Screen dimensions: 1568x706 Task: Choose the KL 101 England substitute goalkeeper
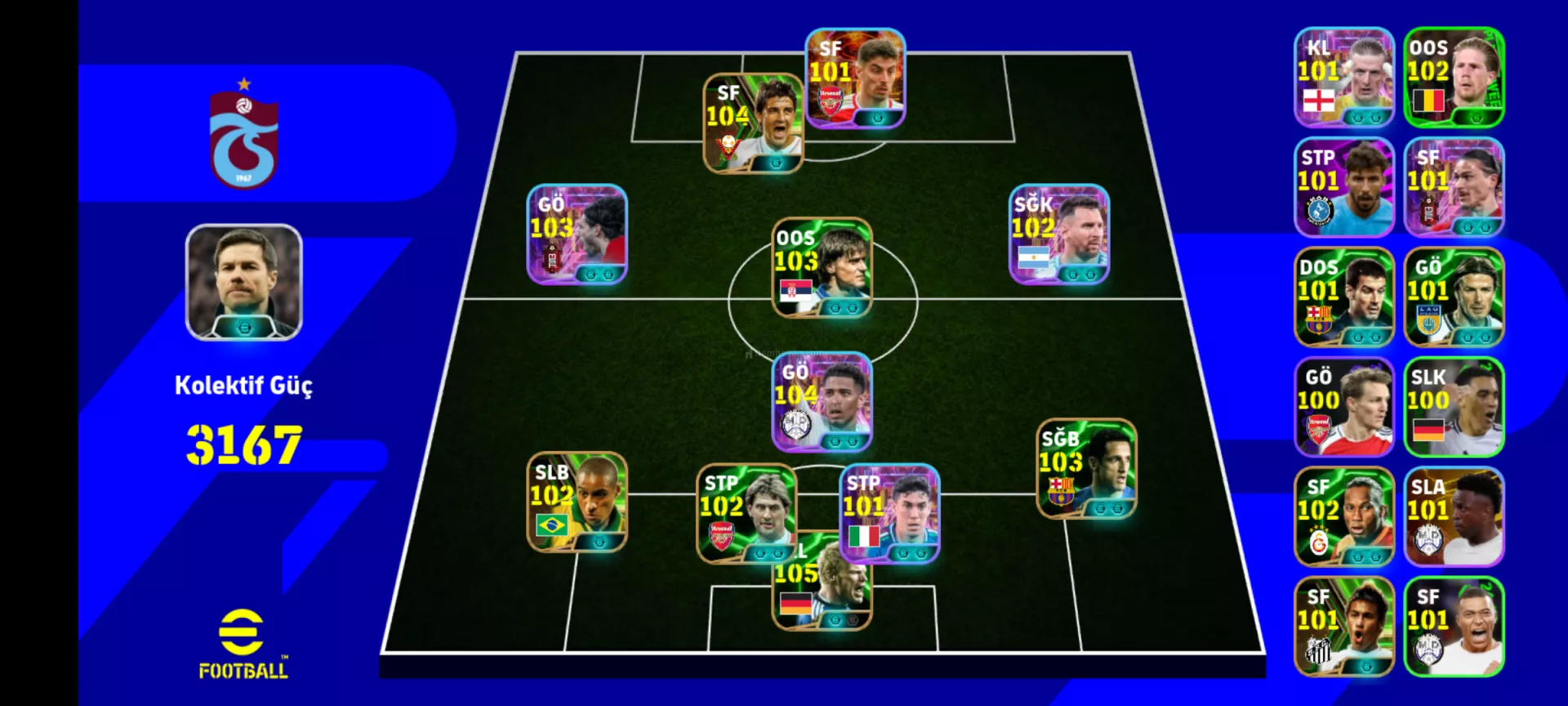click(1343, 78)
